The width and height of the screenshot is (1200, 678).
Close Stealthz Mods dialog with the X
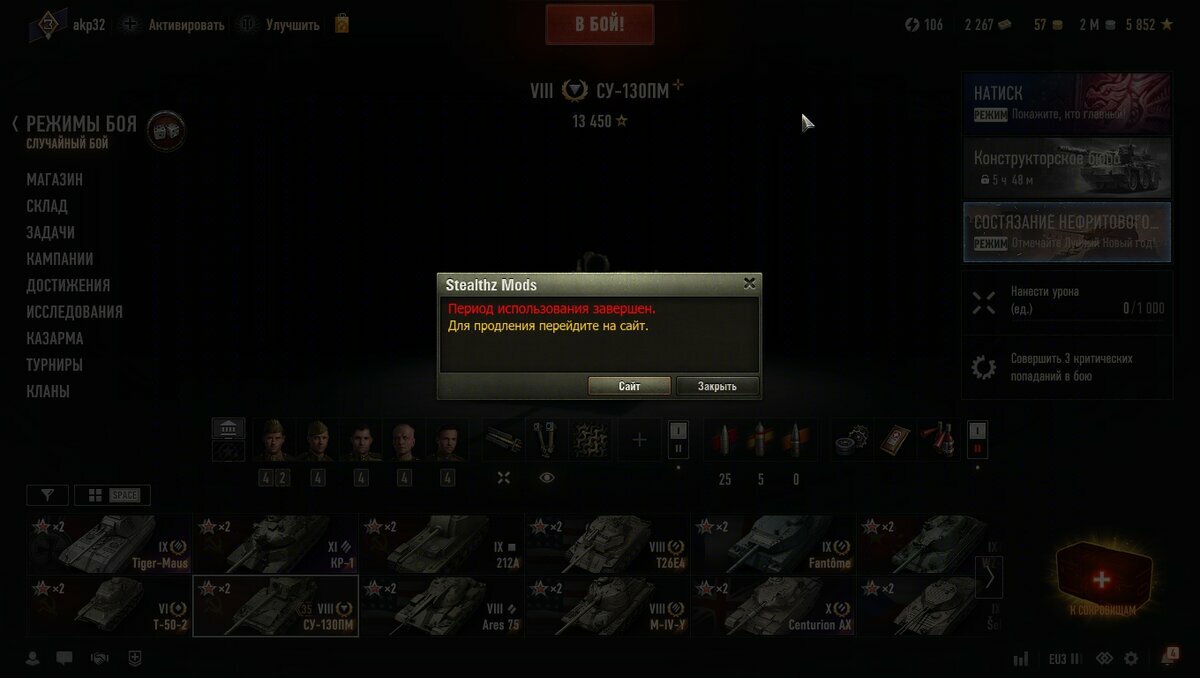[x=749, y=284]
